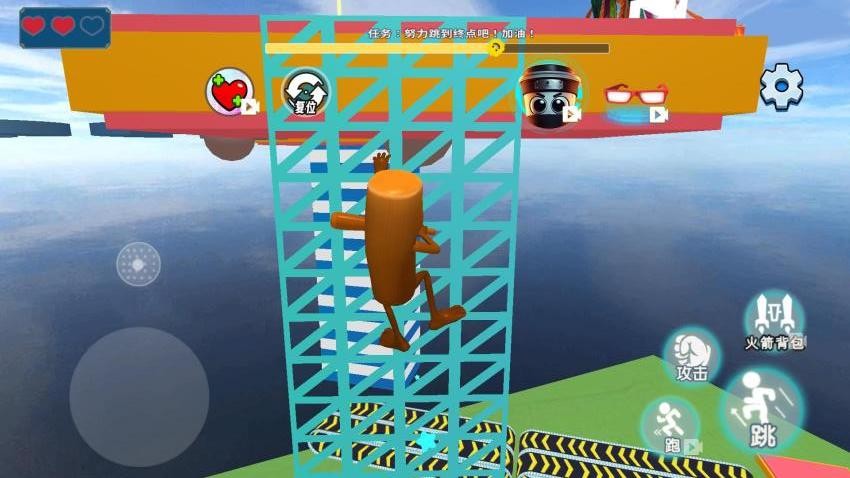This screenshot has width=850, height=478.
Task: Open the settings gear icon
Action: click(x=781, y=87)
